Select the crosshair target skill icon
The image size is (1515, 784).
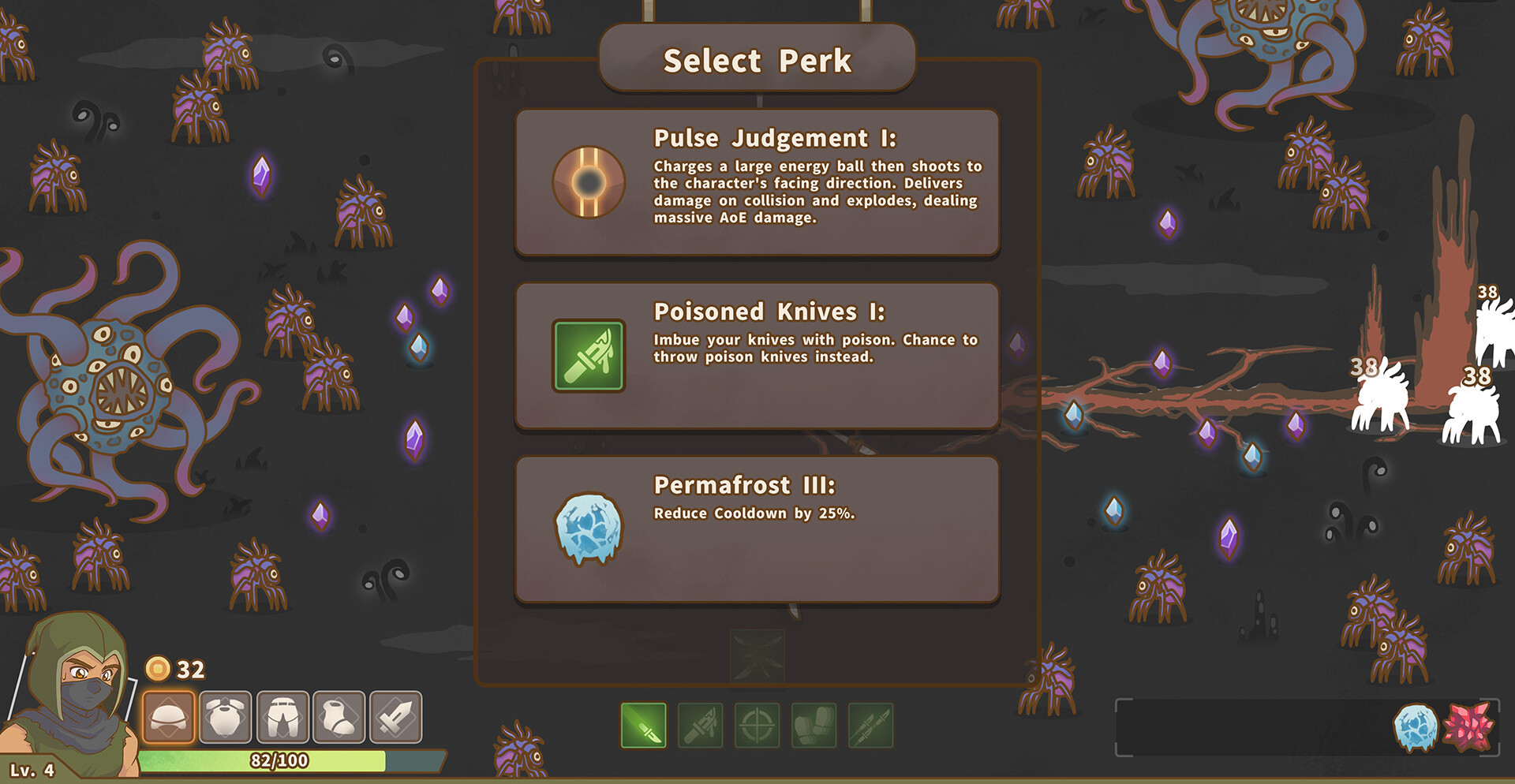757,726
